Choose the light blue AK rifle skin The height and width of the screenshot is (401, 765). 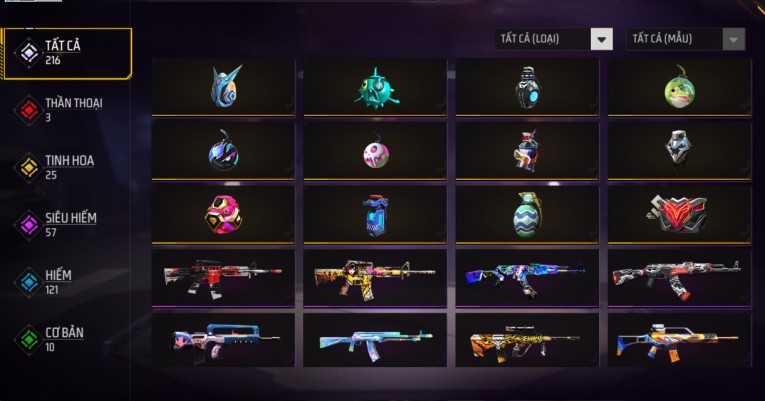click(375, 340)
